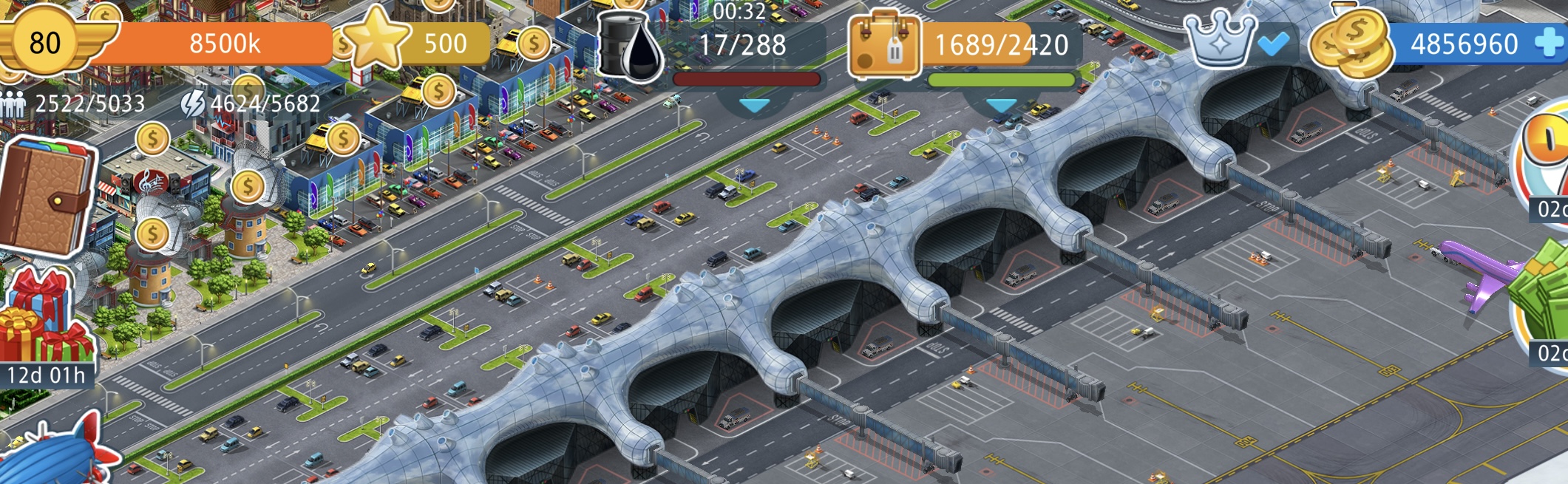Tap the population people indicator
1568x484 pixels.
13,104
